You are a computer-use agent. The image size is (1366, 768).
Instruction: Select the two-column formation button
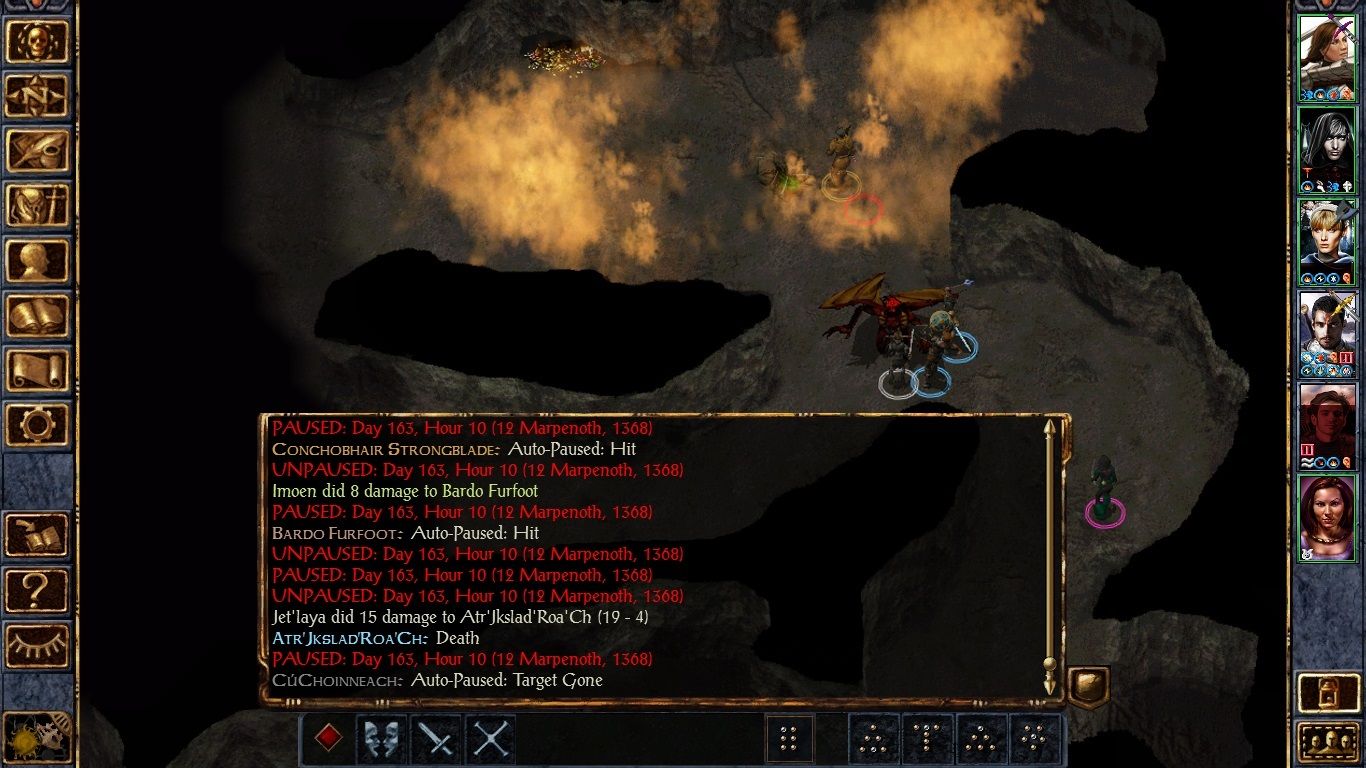click(789, 739)
